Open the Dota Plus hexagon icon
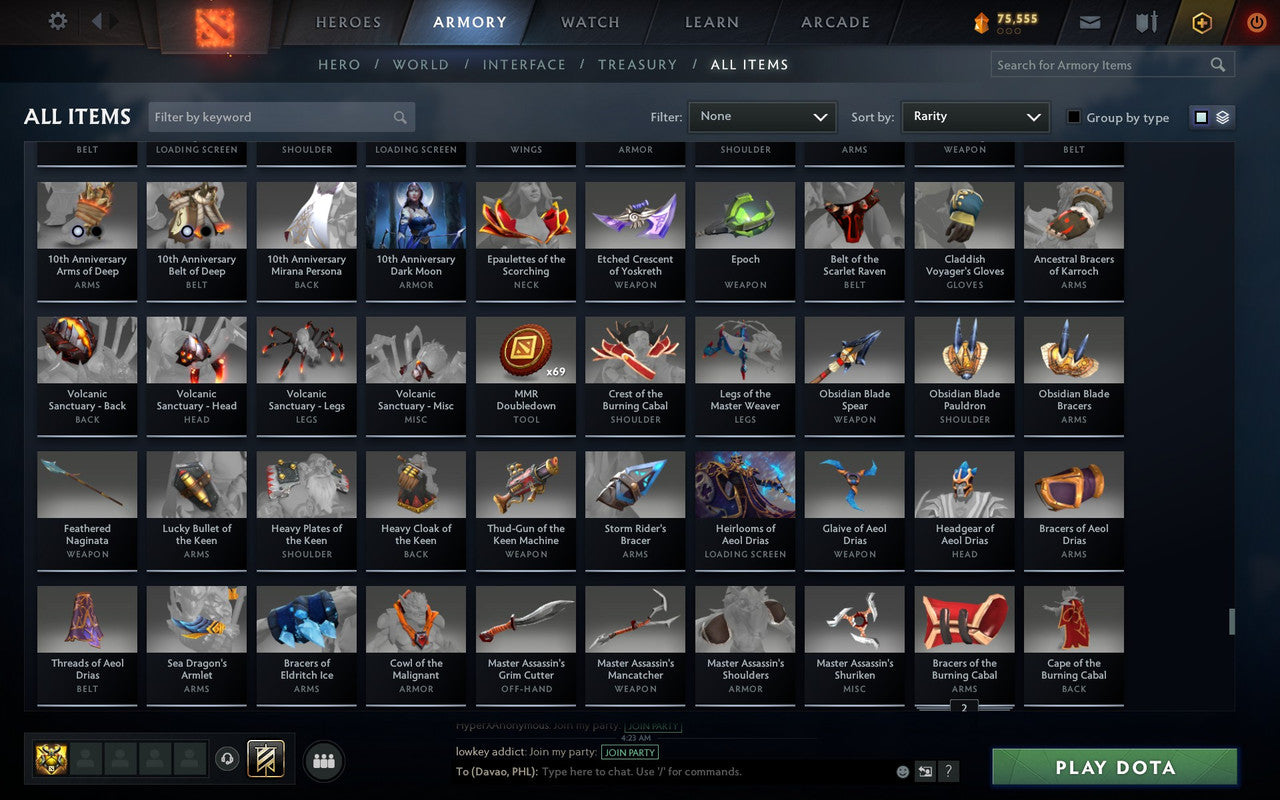Viewport: 1280px width, 800px height. [1201, 22]
